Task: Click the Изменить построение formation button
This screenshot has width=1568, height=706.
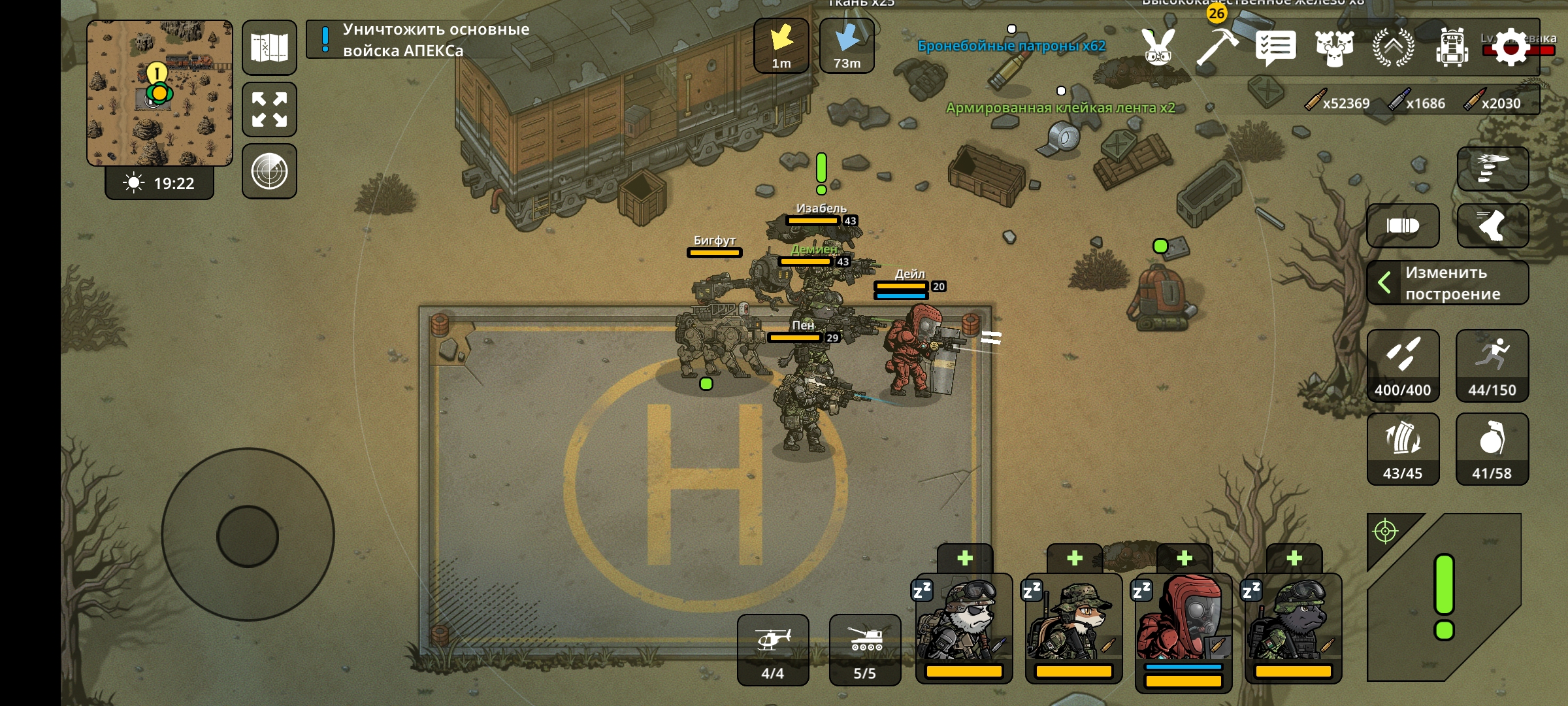Action: [1448, 283]
